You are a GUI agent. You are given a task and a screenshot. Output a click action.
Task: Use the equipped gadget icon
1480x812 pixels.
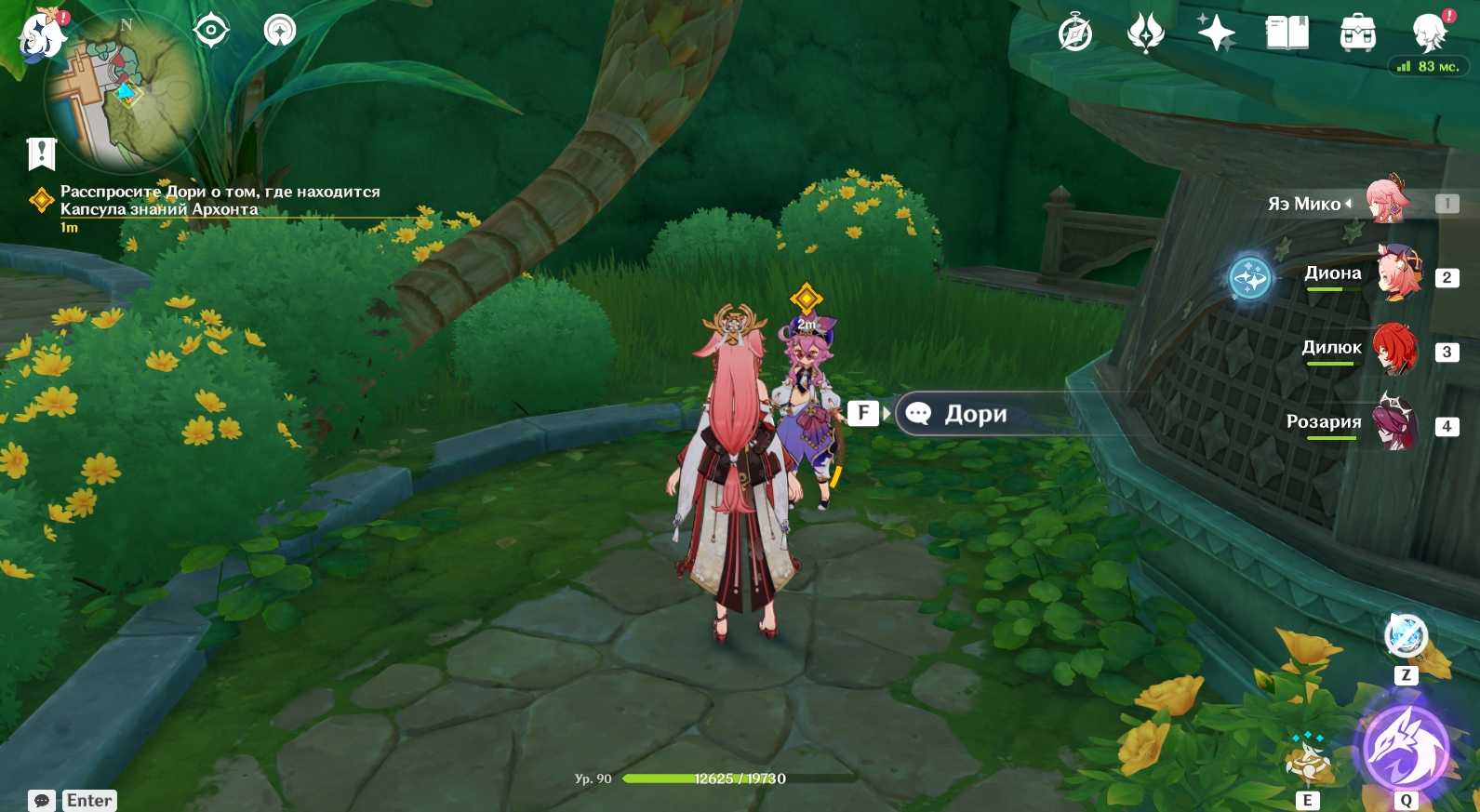[x=1406, y=637]
